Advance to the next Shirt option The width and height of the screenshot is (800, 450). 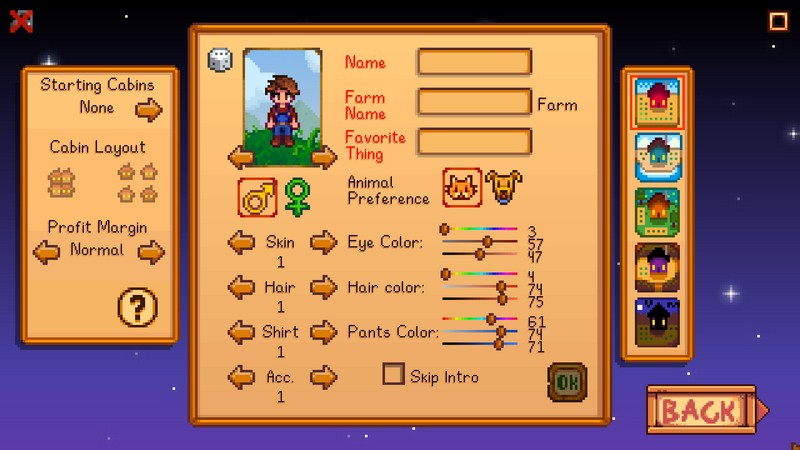click(x=323, y=333)
